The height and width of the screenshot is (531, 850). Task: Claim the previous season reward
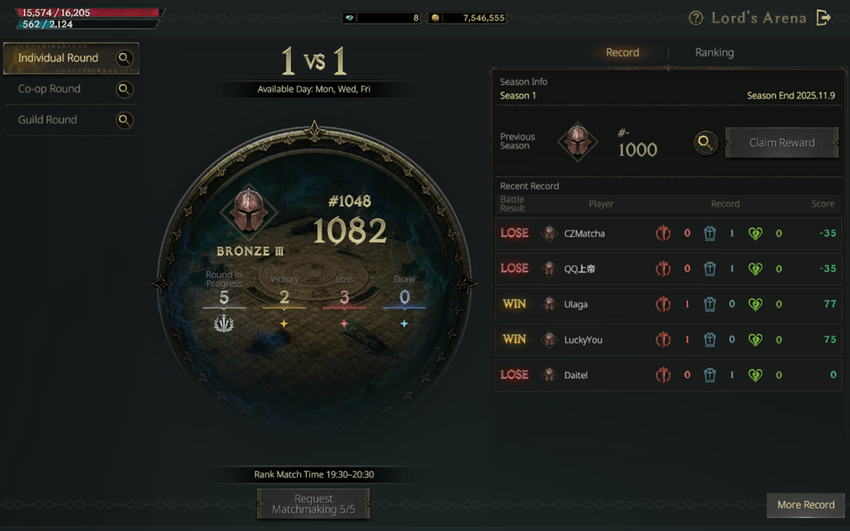coord(781,143)
